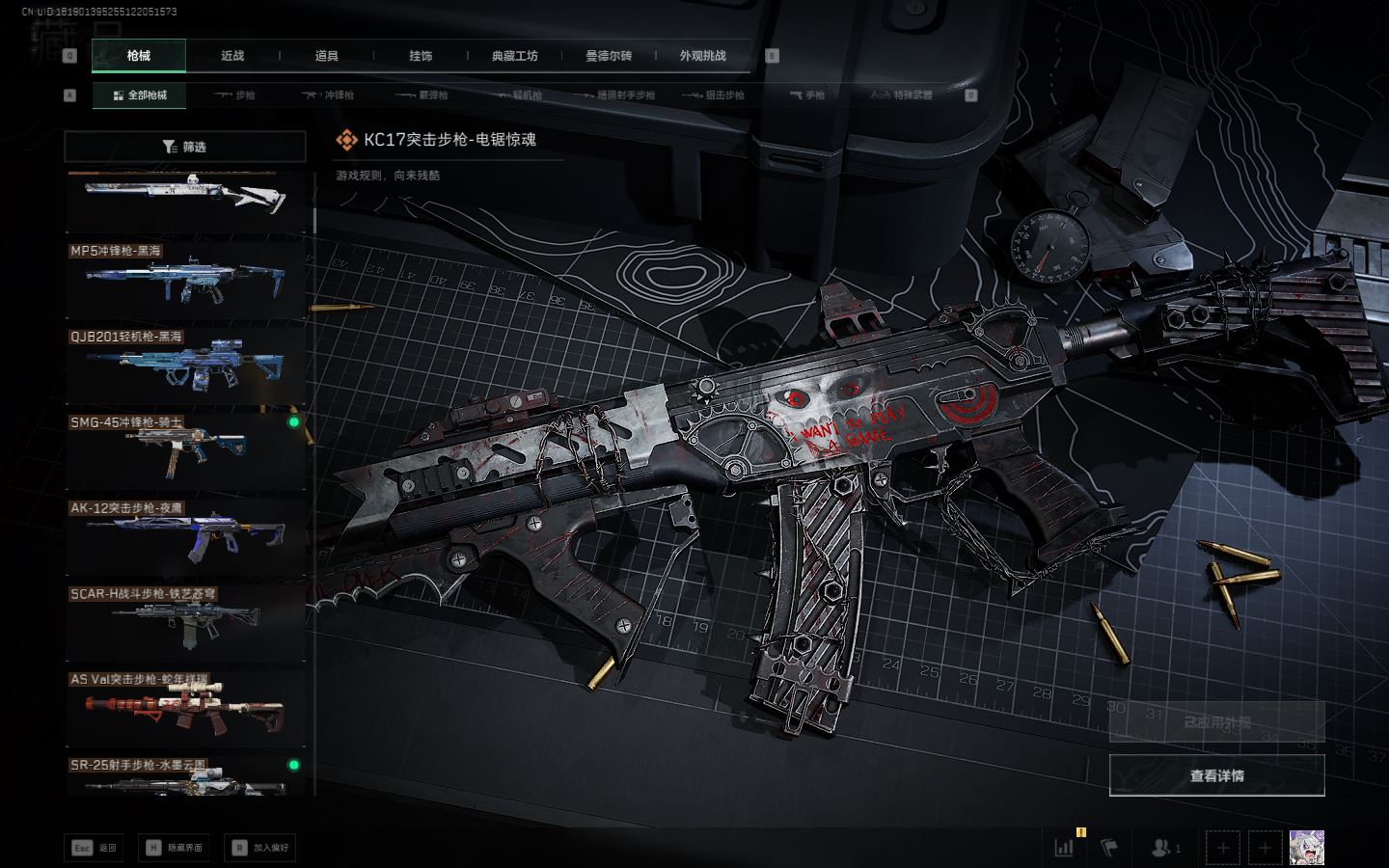Show the 全部枪械 all-weapons category
The width and height of the screenshot is (1389, 868).
pos(141,95)
